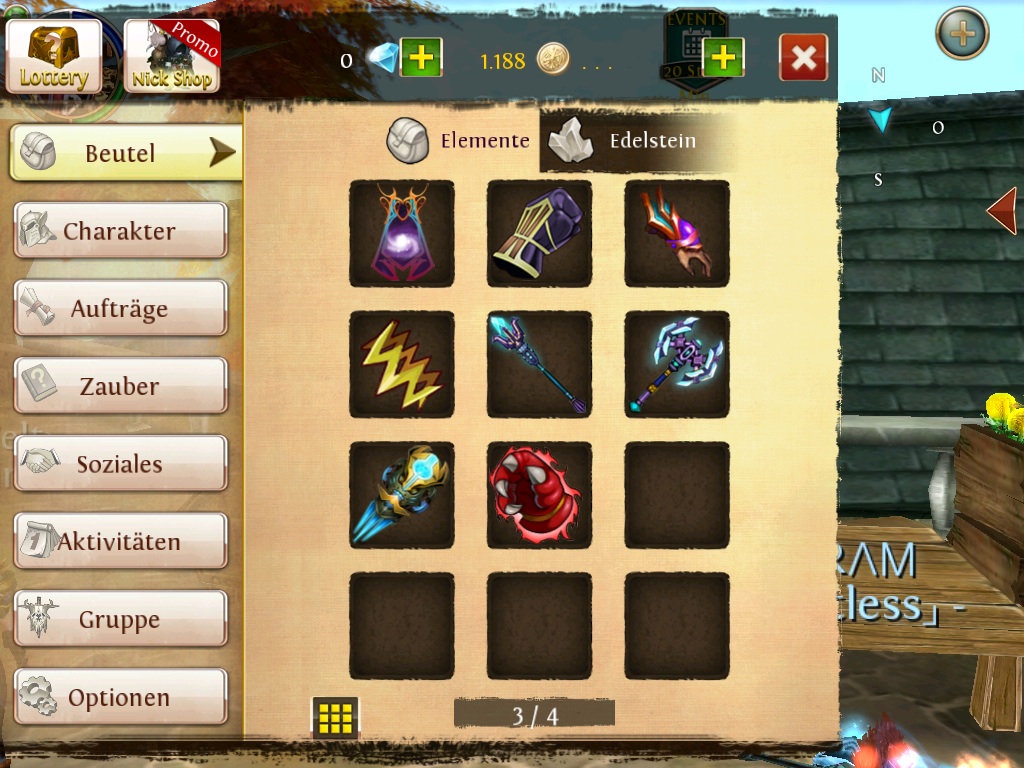The height and width of the screenshot is (768, 1024).
Task: Toggle the yellow grid view button
Action: click(x=335, y=717)
